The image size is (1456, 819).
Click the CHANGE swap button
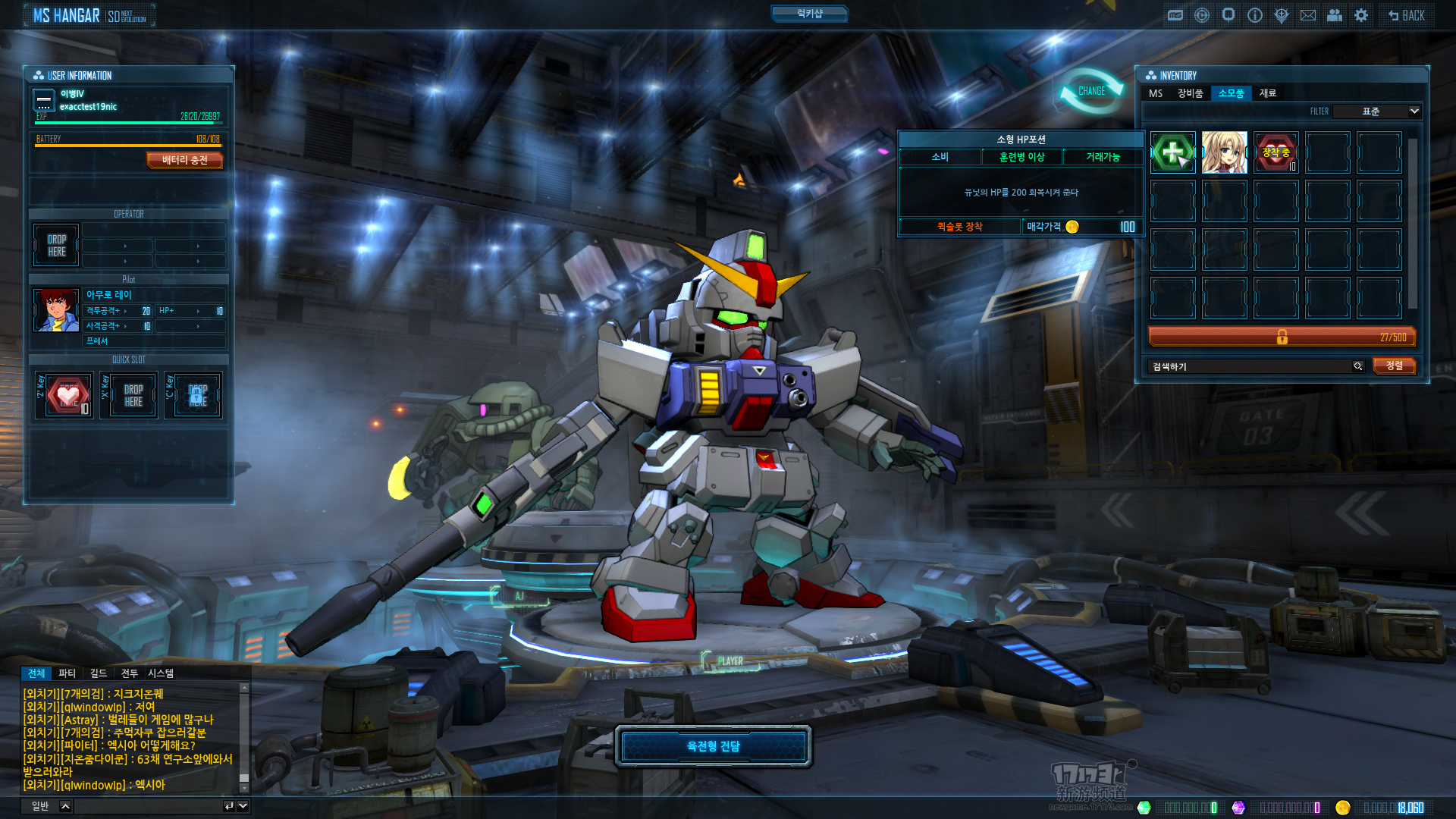[x=1092, y=91]
